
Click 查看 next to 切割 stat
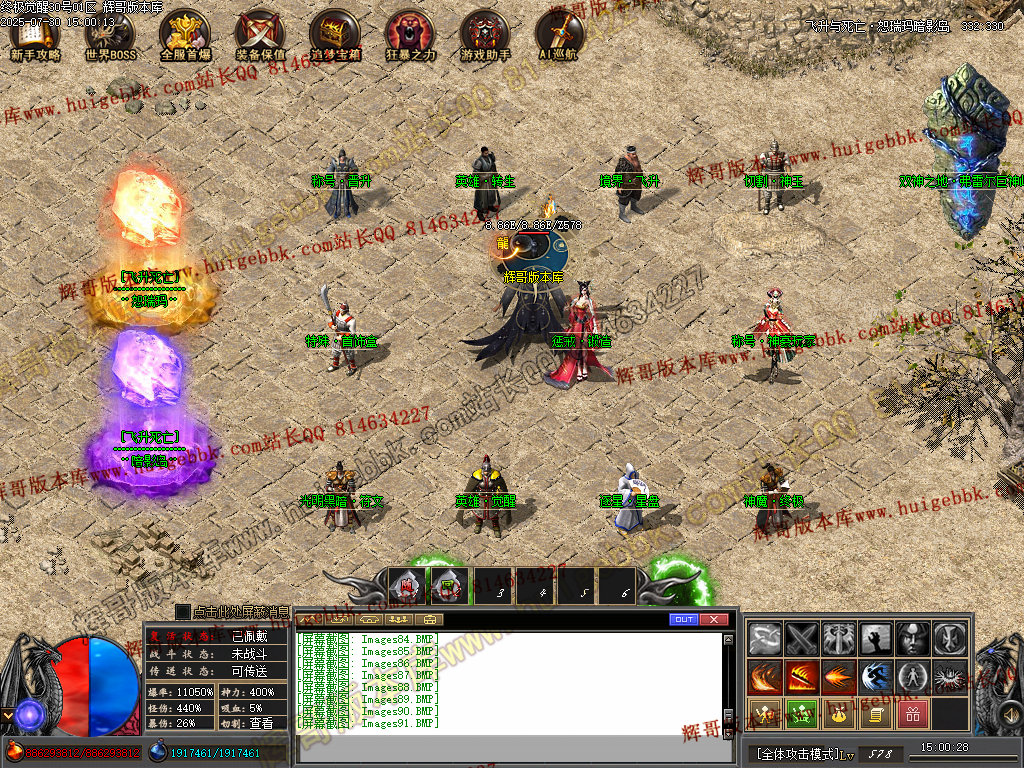pos(259,723)
